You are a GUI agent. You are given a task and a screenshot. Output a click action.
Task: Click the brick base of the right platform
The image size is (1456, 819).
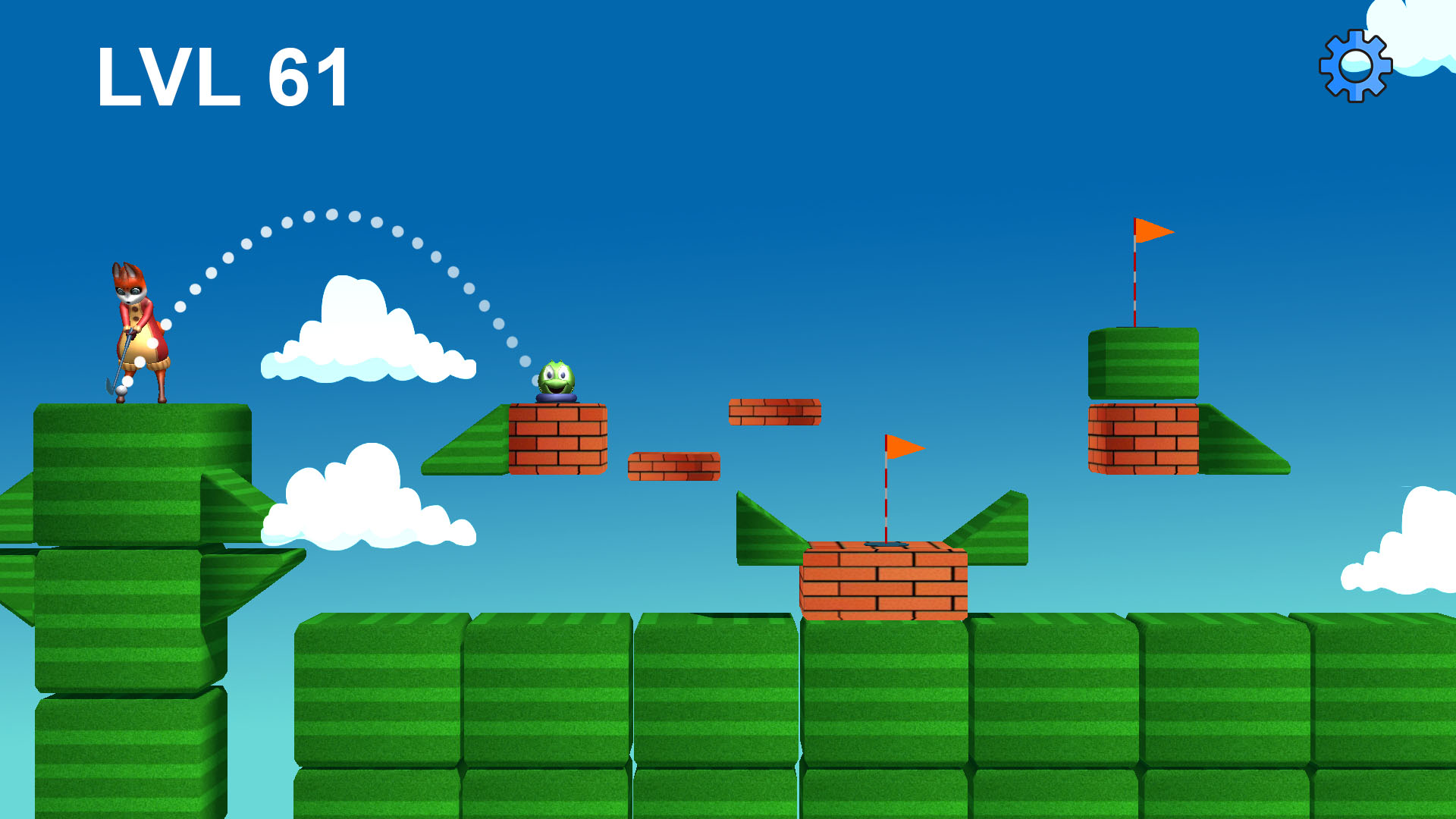click(1141, 440)
